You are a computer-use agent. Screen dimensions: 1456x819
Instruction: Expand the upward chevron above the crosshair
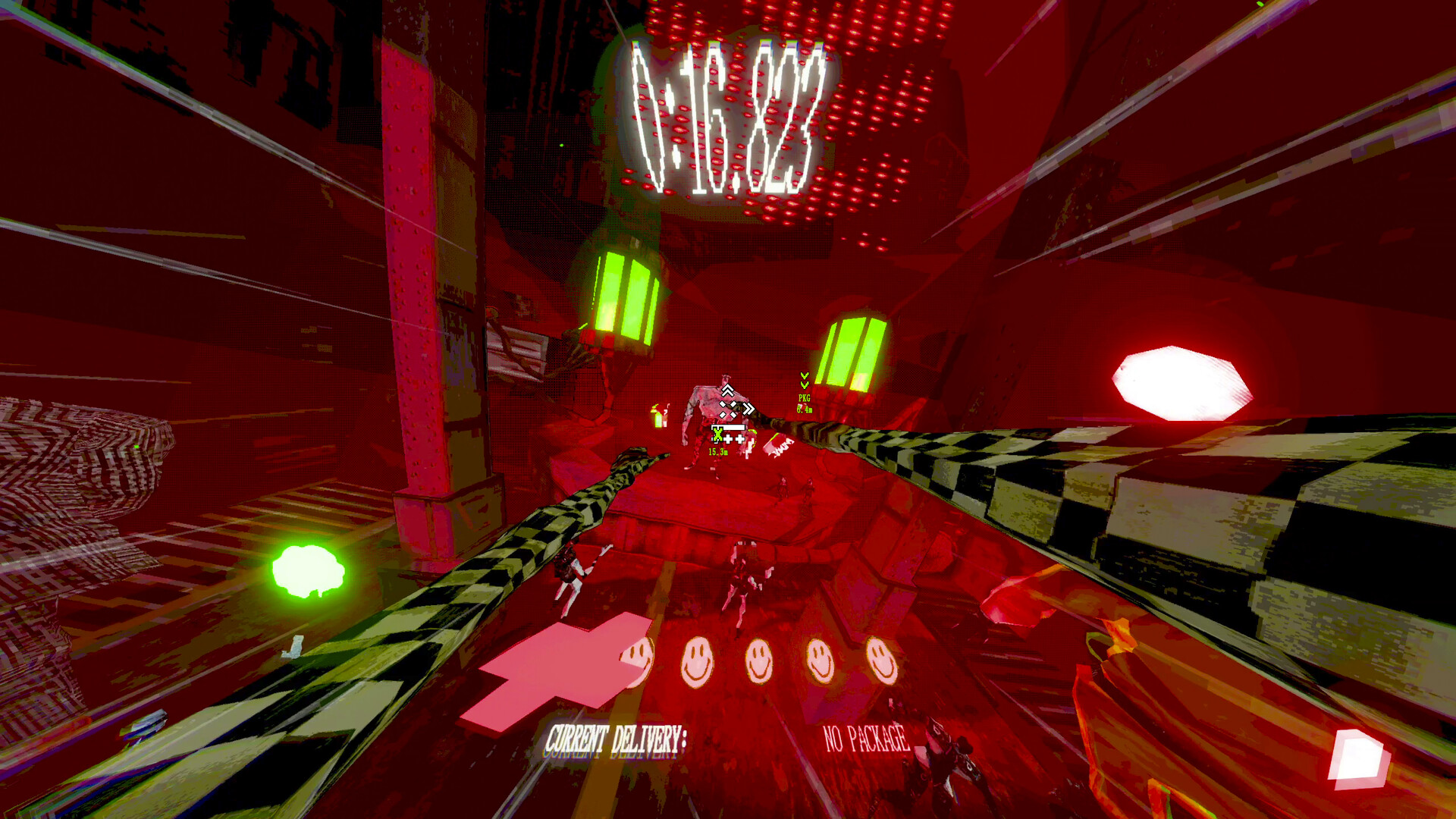727,390
